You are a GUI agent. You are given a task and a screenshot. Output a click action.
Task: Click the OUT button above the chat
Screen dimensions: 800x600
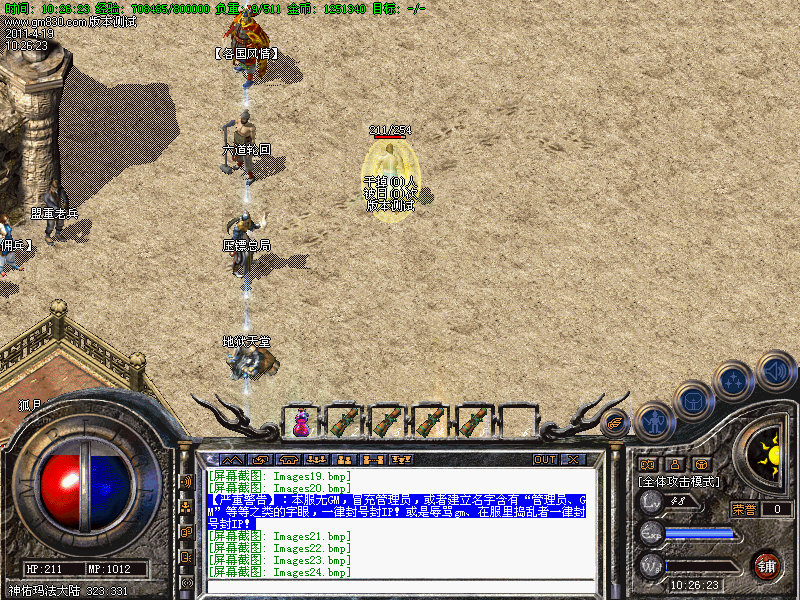(x=544, y=460)
